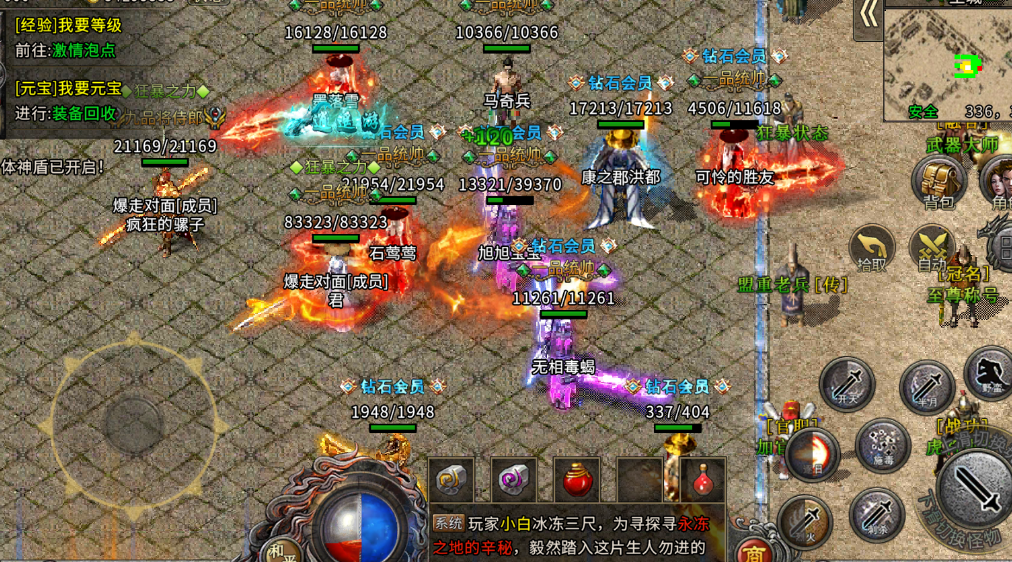The height and width of the screenshot is (562, 1012).
Task: Tap the 拾取 pickup button
Action: pyautogui.click(x=872, y=247)
